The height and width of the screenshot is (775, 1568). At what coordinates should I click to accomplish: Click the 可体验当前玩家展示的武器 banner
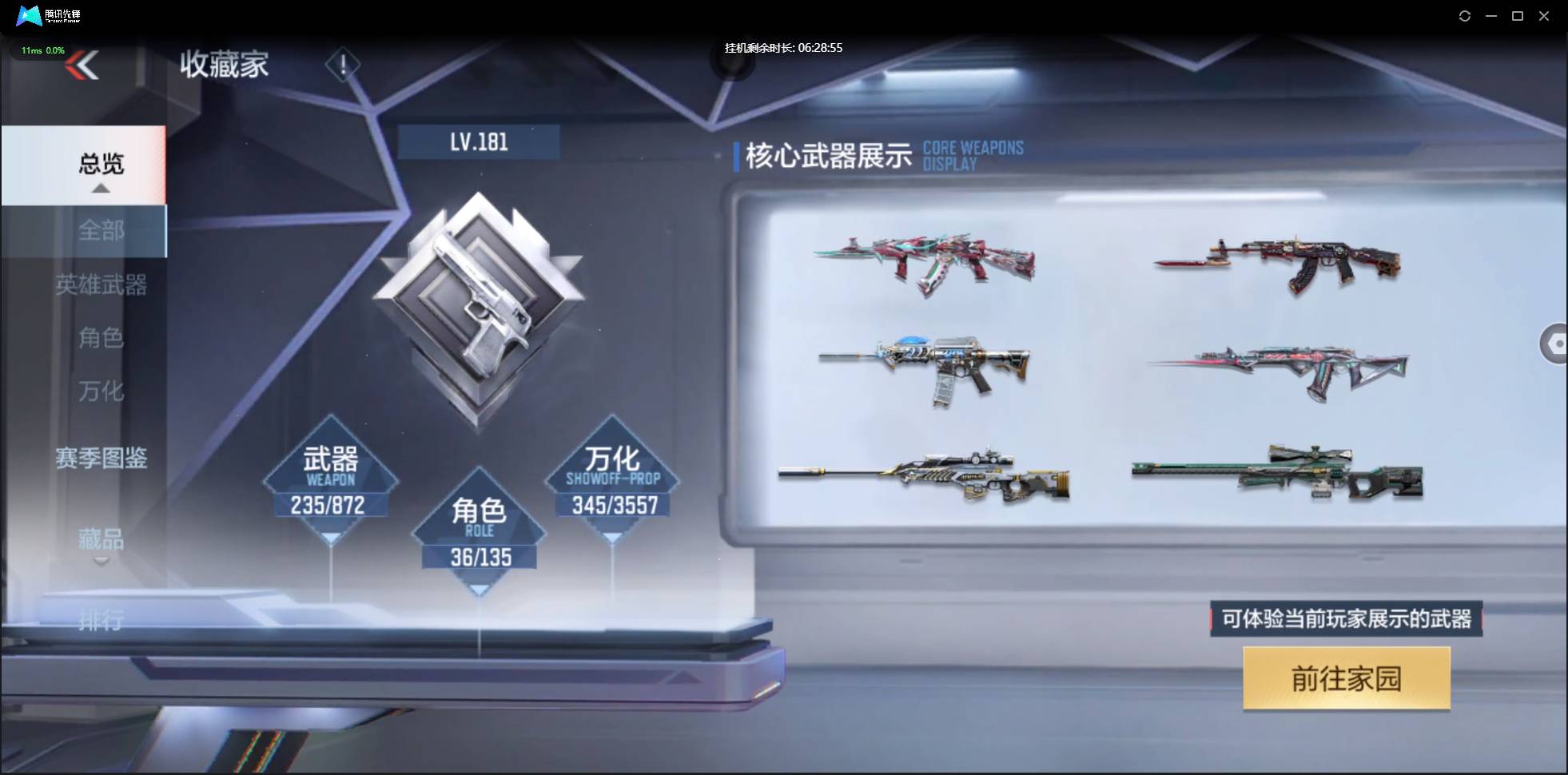pos(1347,619)
